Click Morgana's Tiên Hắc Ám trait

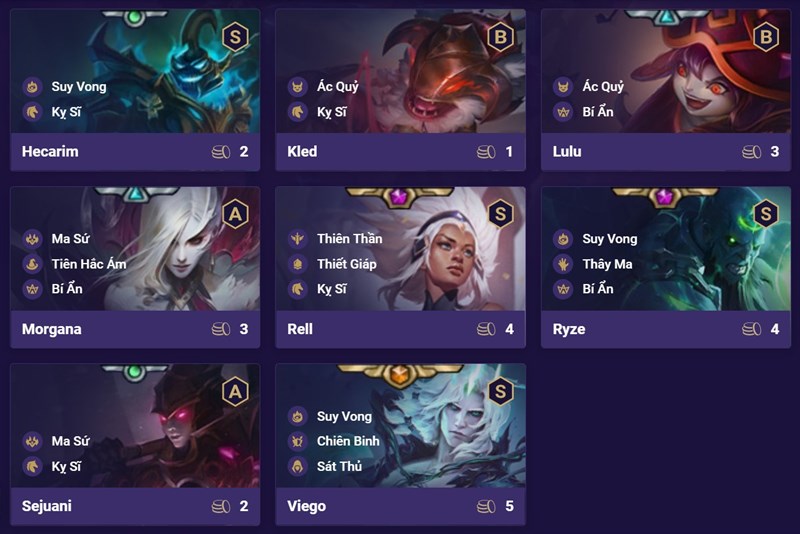(x=92, y=264)
